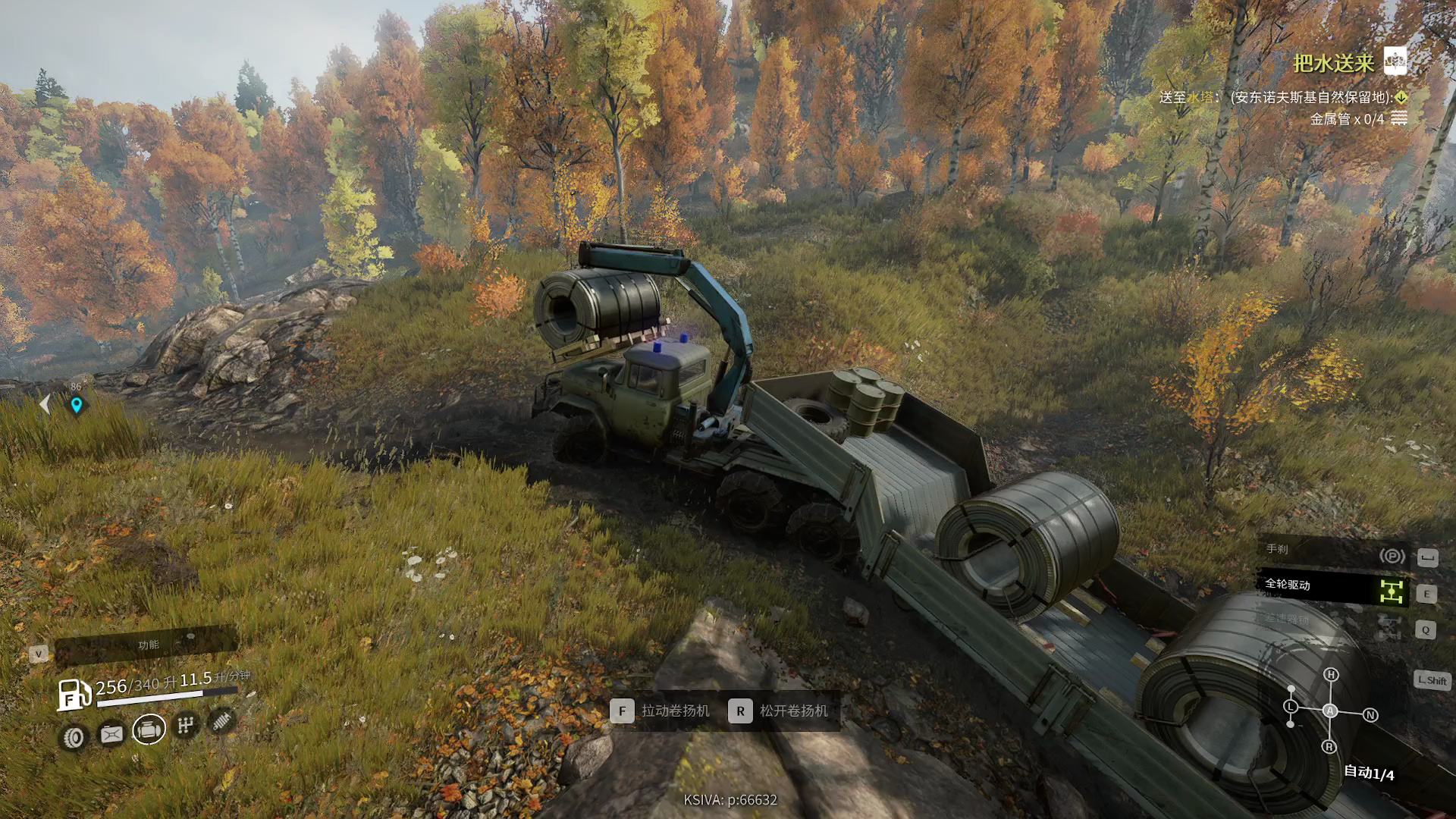This screenshot has width=1456, height=819.
Task: Select the fuel canister icon
Action: click(x=111, y=734)
